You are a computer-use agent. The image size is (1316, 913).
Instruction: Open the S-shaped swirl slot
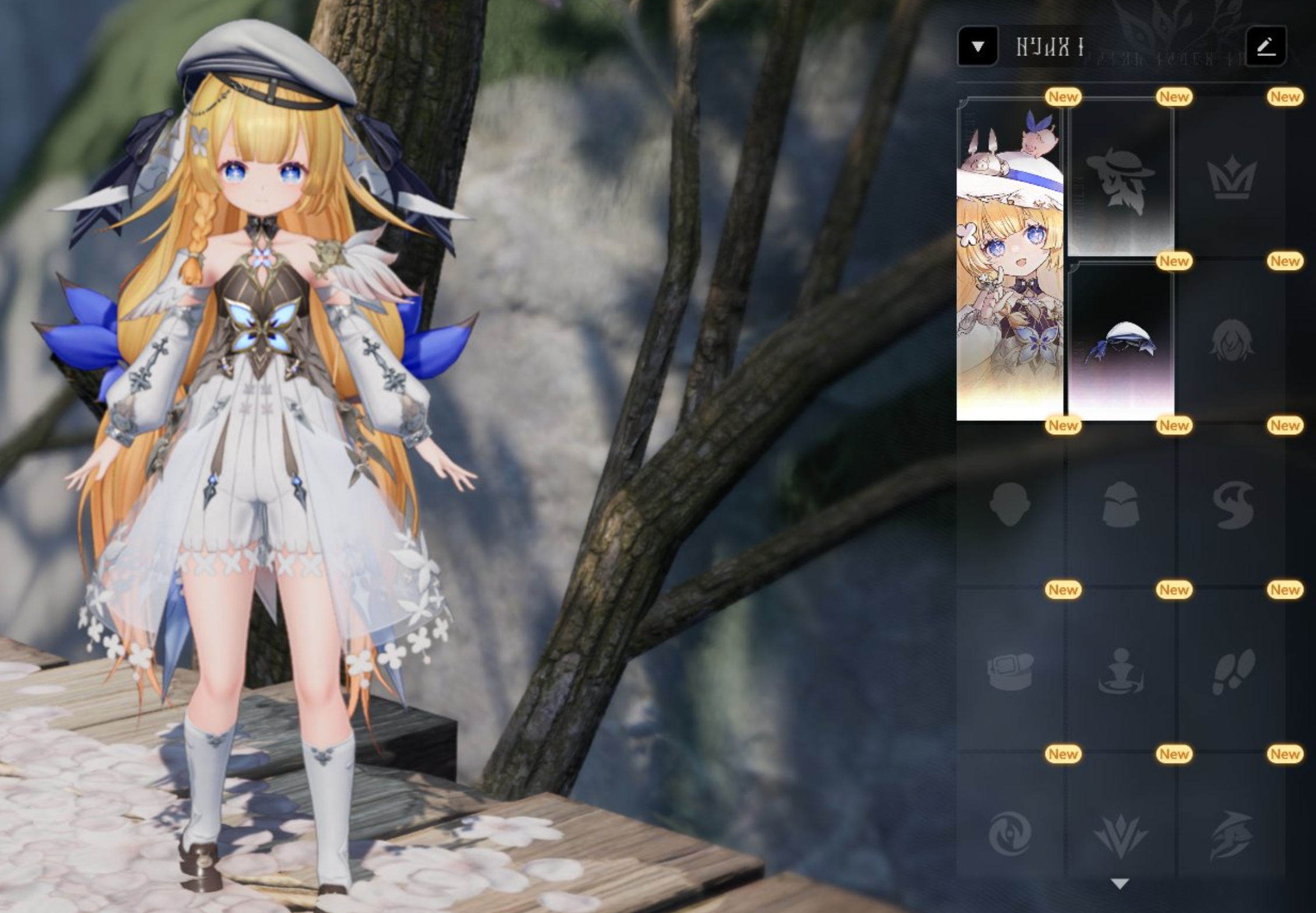point(1231,505)
